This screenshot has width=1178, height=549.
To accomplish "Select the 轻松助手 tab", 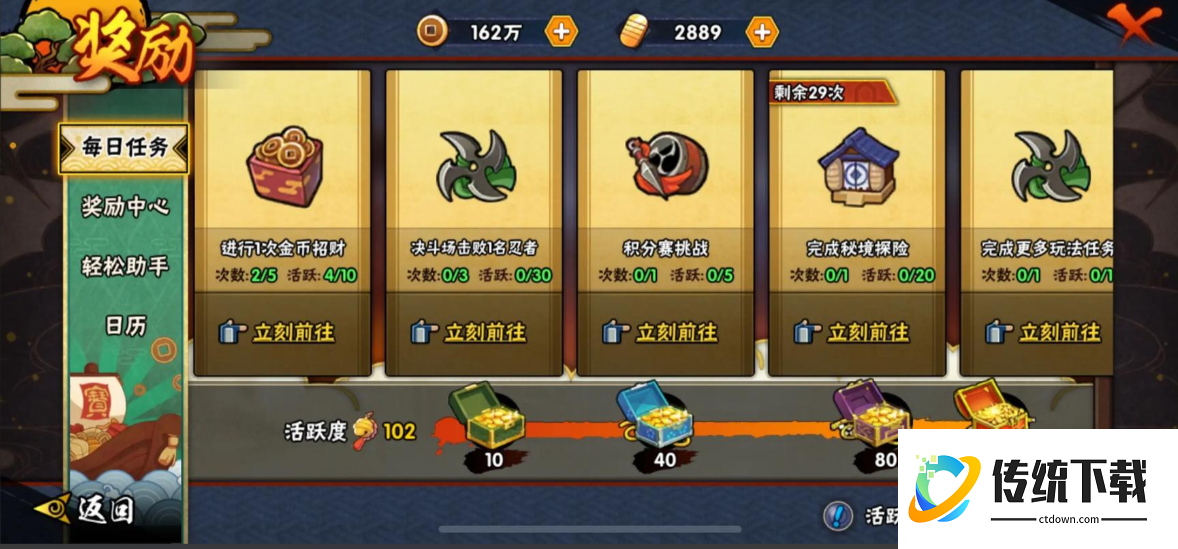I will tap(124, 266).
